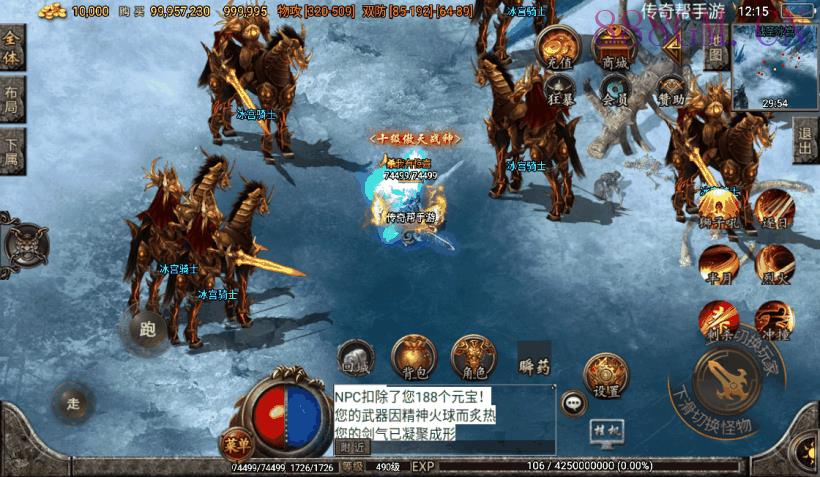Image resolution: width=820 pixels, height=477 pixels.
Task: Open the 背包 bag
Action: click(412, 354)
